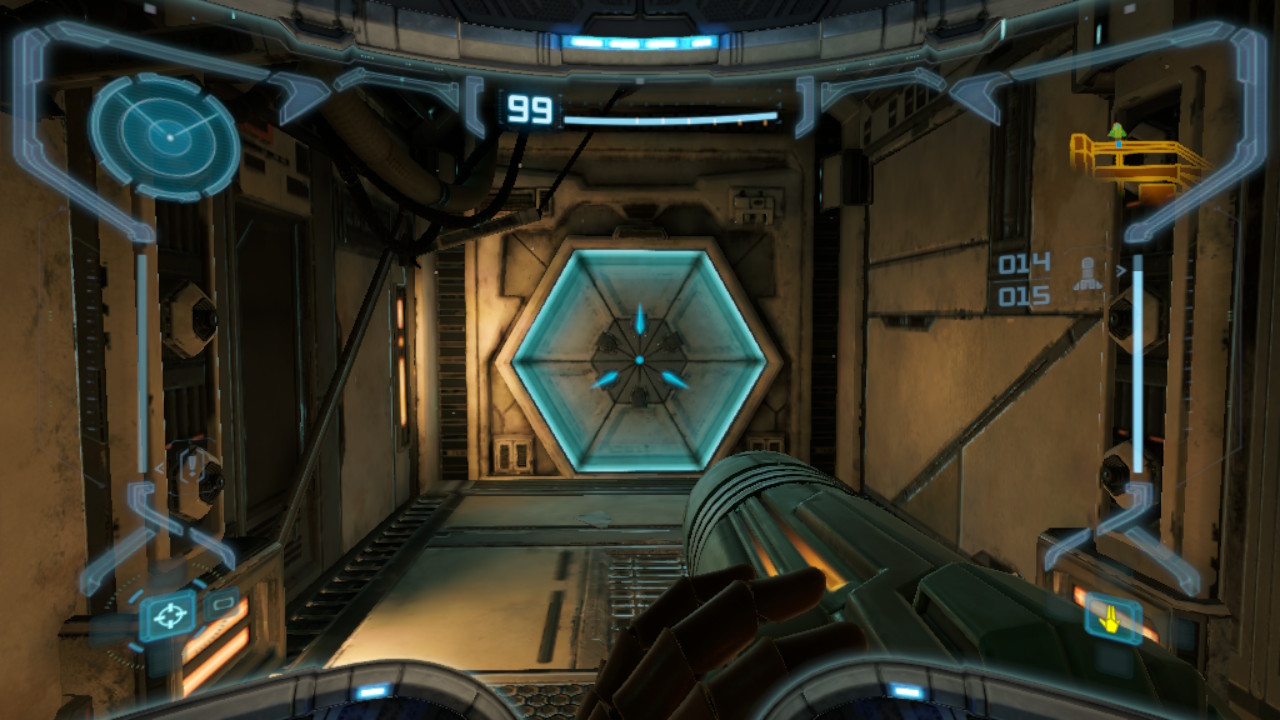Select the yellow hand beam icon
This screenshot has width=1280, height=720.
coord(1109,617)
